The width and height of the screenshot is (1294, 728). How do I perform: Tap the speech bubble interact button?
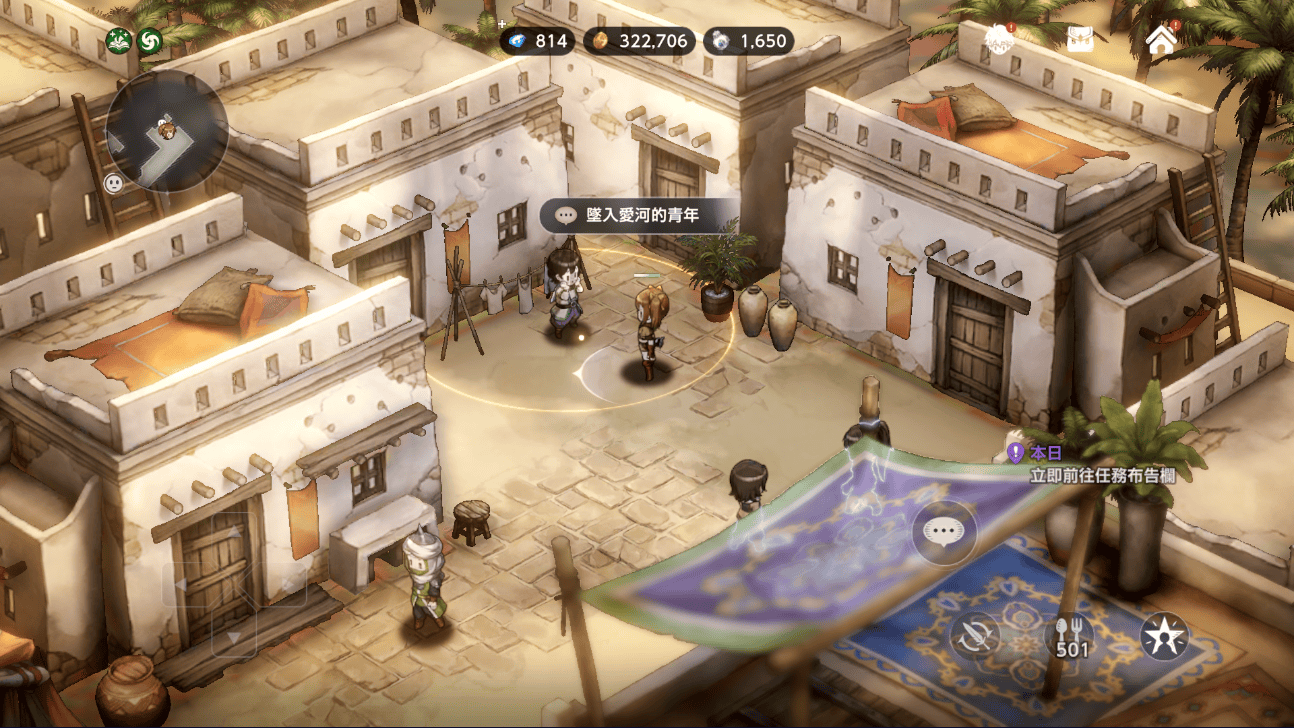(x=944, y=532)
